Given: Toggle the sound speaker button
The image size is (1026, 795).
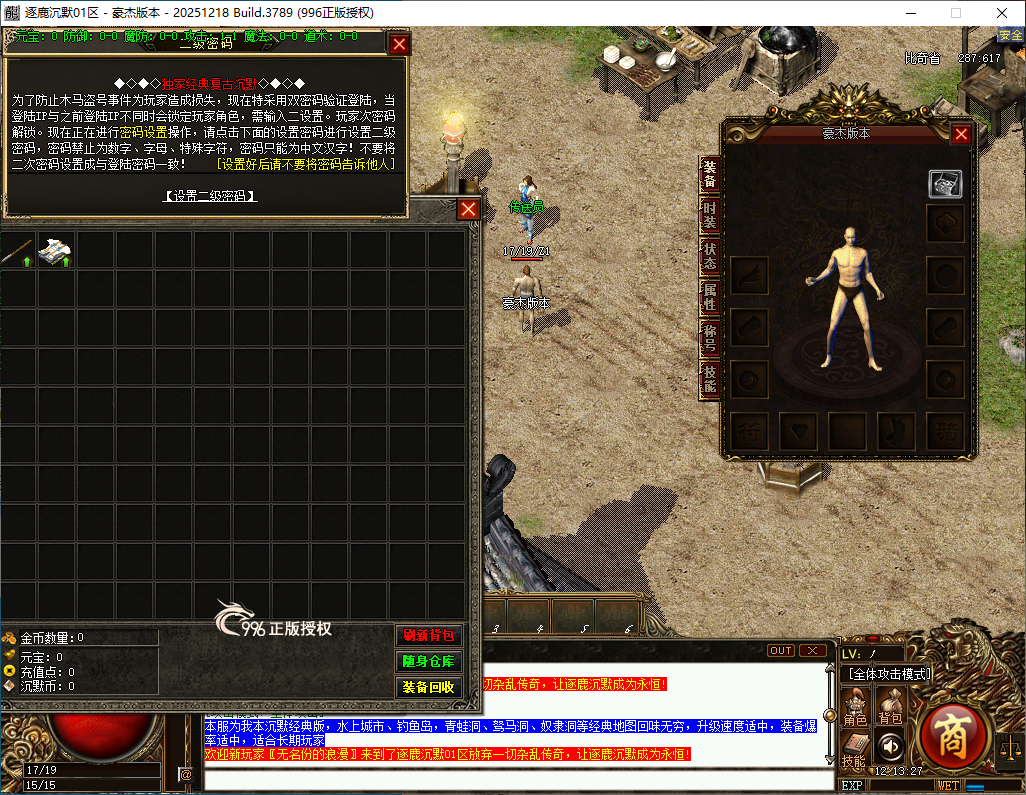Looking at the screenshot, I should [889, 745].
